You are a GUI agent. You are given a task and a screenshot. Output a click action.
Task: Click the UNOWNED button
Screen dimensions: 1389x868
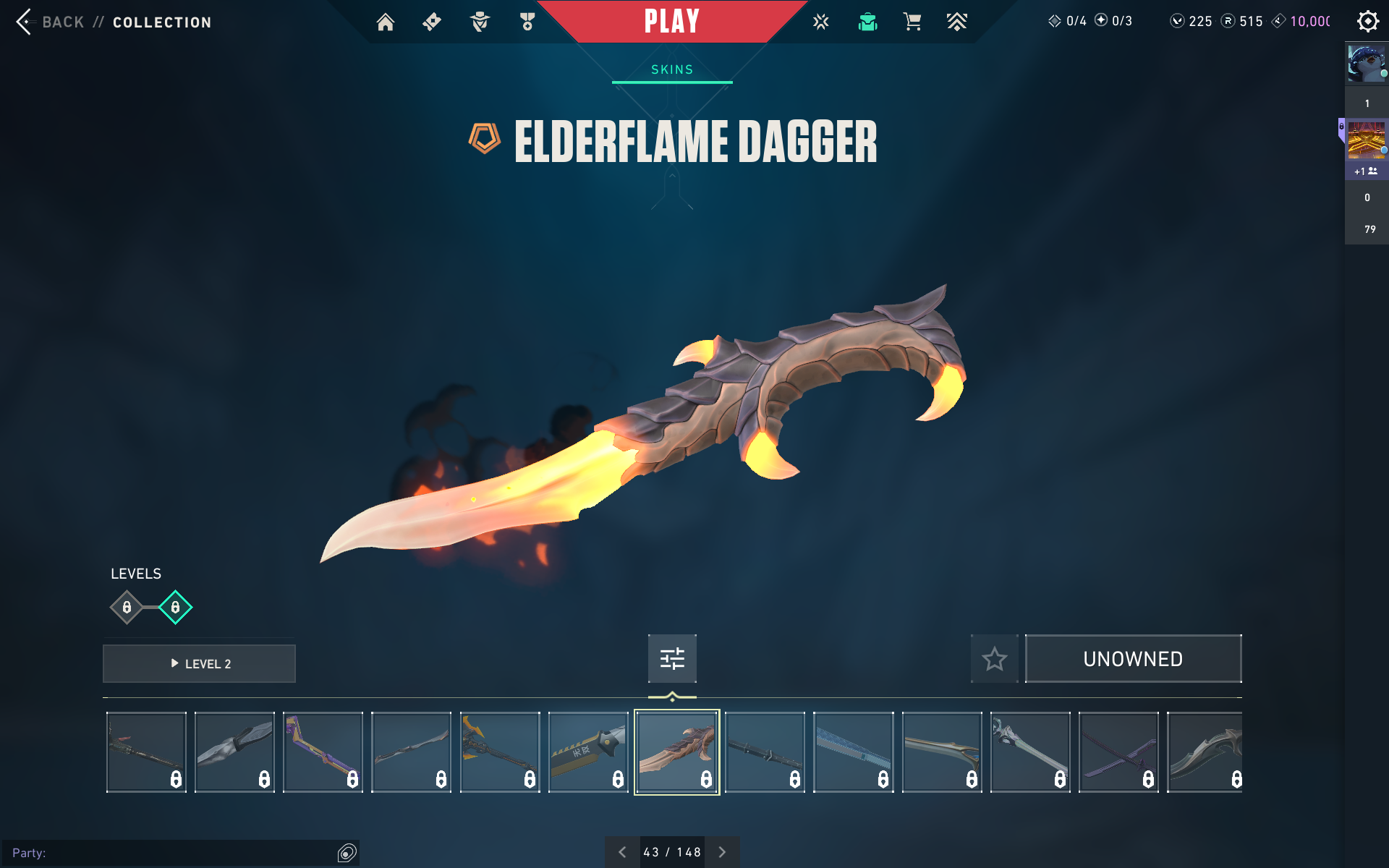(x=1133, y=659)
